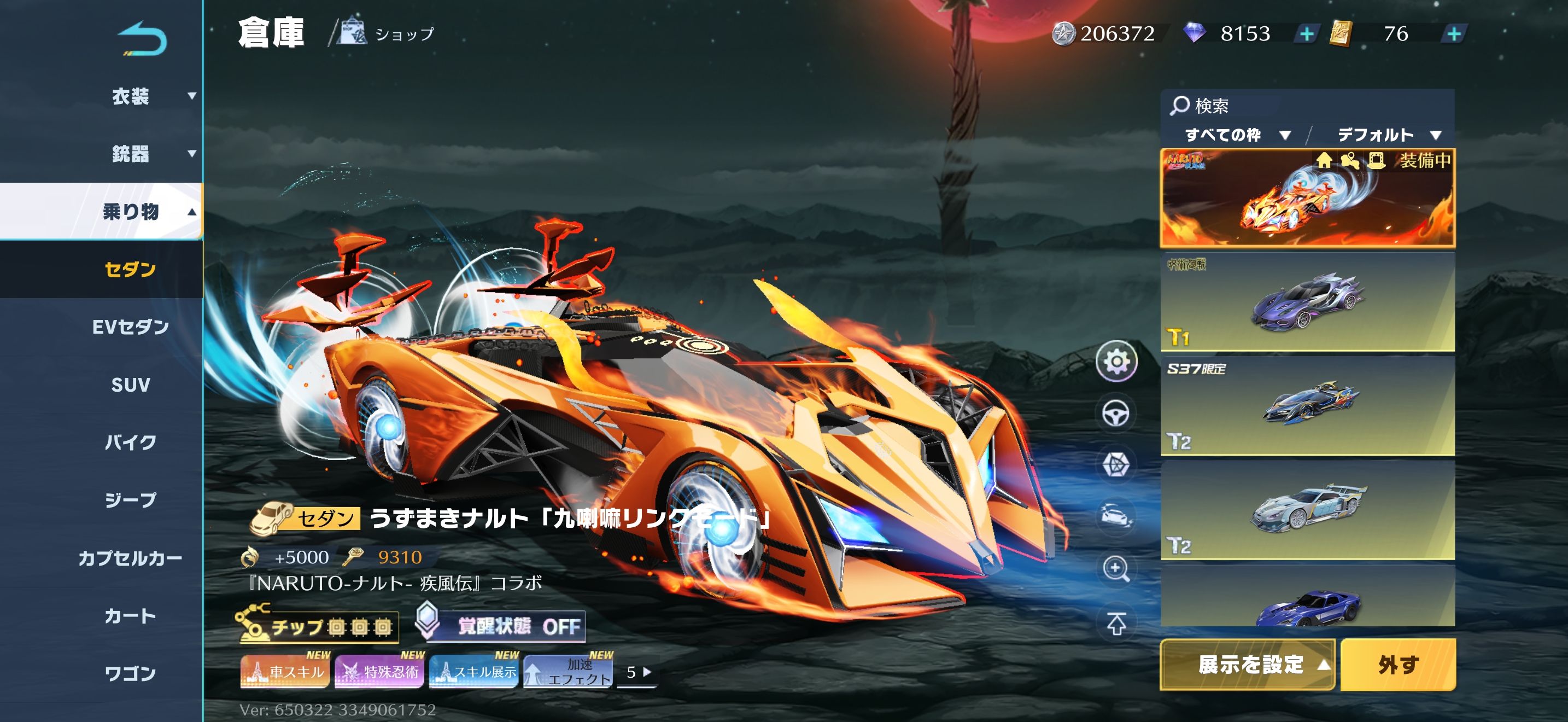Choose the ジープ jeep category
The image size is (1568, 722).
point(130,500)
